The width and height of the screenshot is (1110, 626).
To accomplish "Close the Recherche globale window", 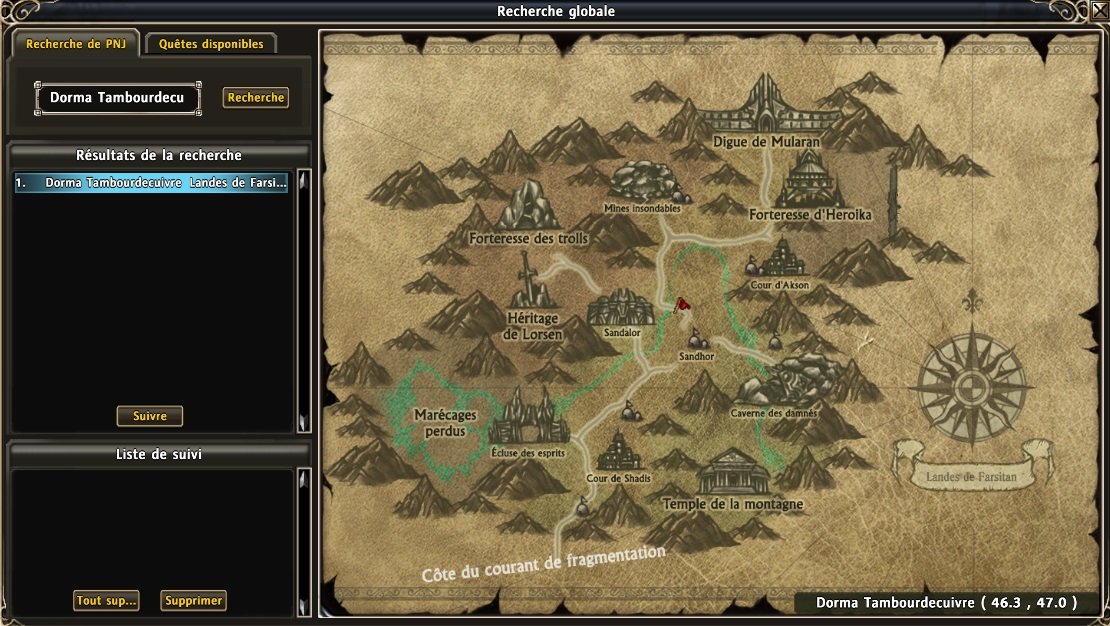I will pos(1100,11).
